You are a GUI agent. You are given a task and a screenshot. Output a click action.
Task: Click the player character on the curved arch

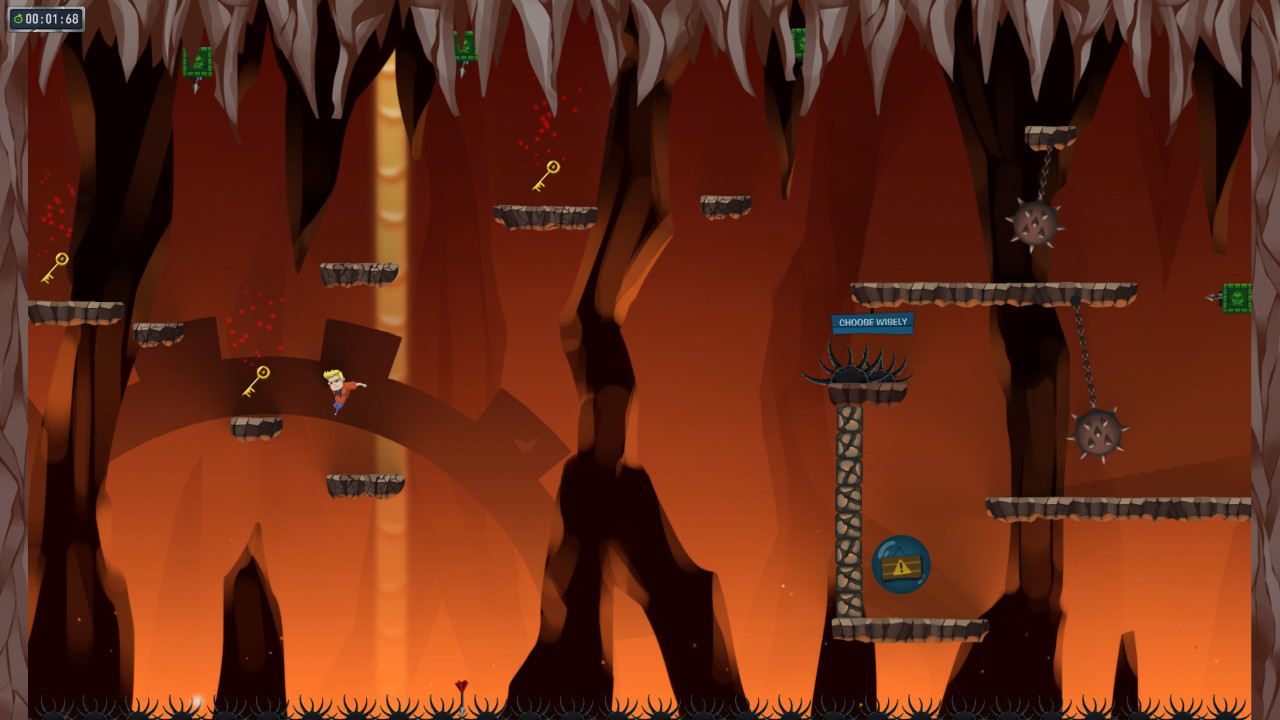[x=335, y=390]
